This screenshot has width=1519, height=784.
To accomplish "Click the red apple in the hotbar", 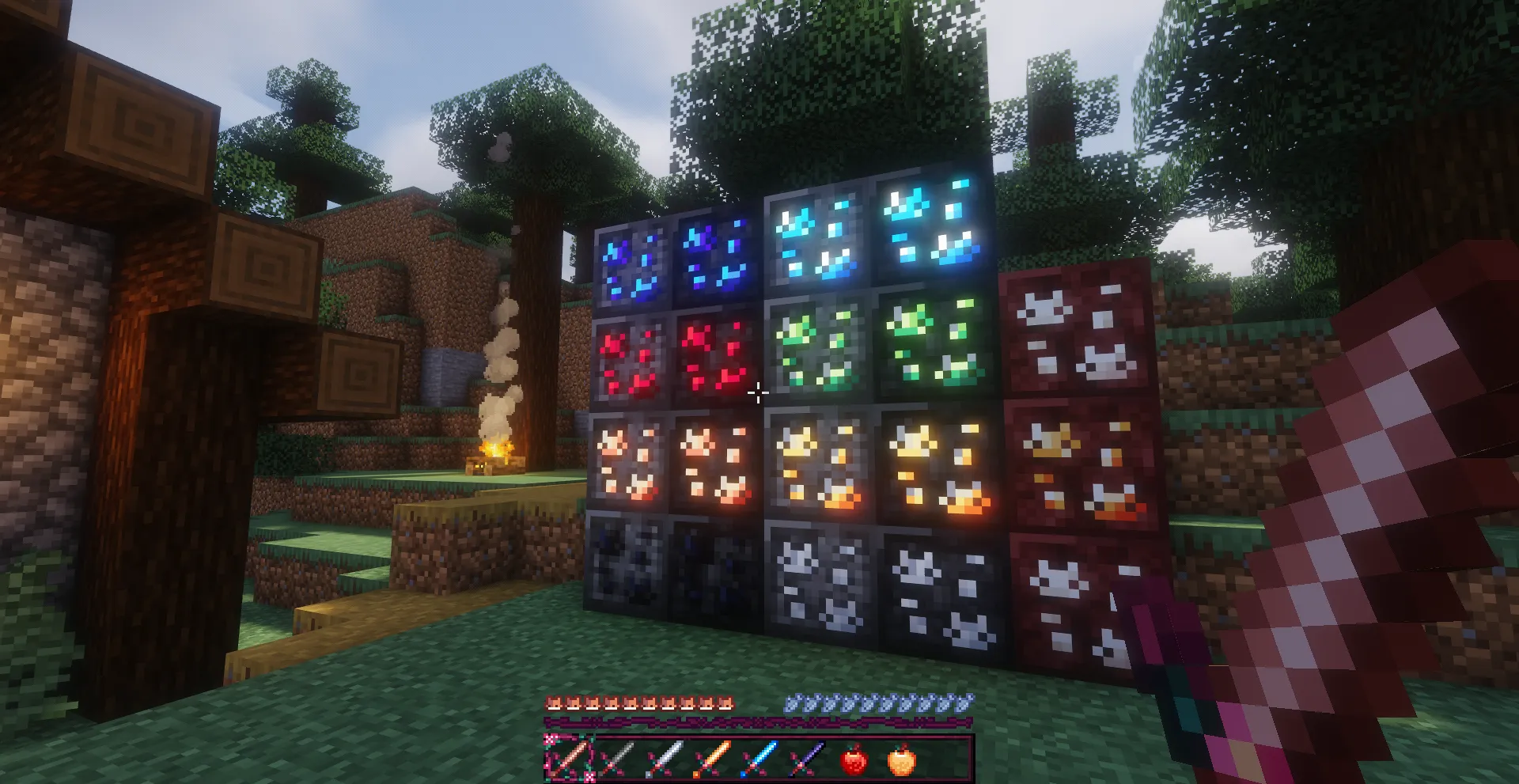I will tap(854, 759).
